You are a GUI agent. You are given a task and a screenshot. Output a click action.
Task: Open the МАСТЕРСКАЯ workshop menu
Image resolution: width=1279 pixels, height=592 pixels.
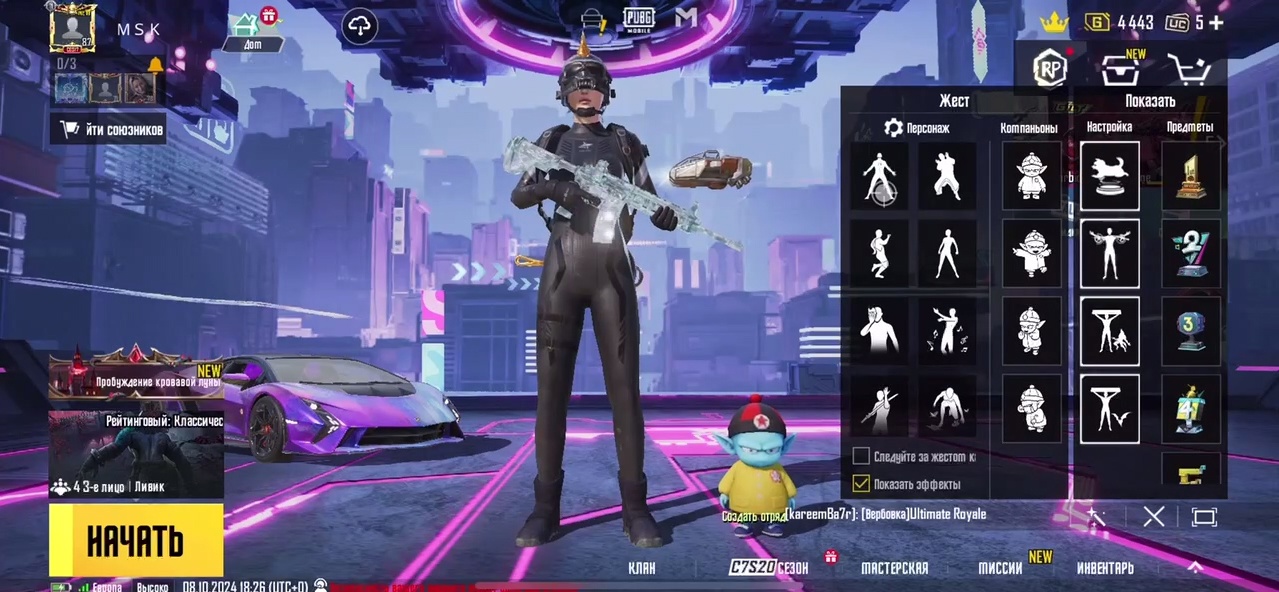point(894,568)
